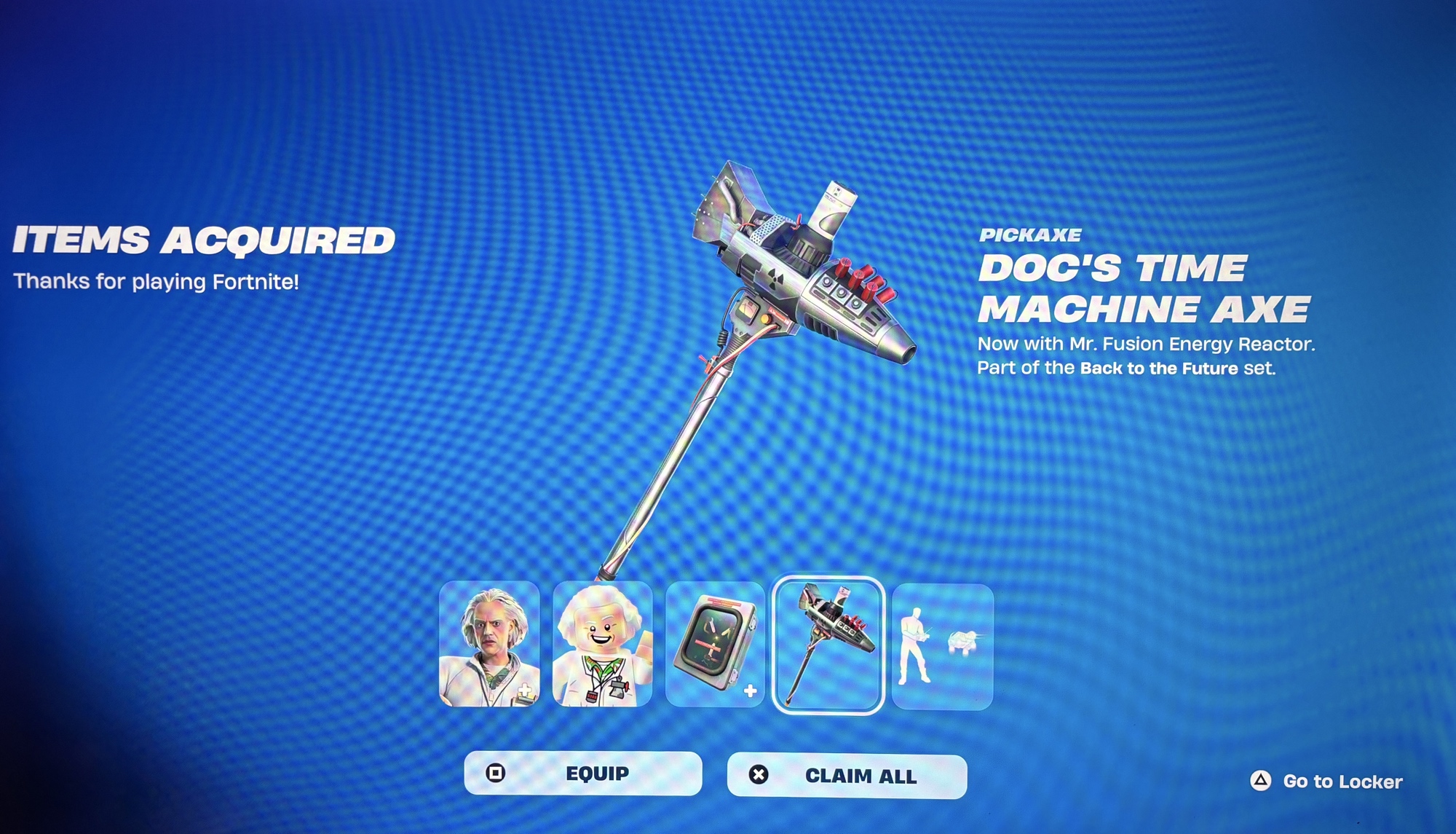Show the emote with dog item
1456x834 pixels.
pos(942,647)
